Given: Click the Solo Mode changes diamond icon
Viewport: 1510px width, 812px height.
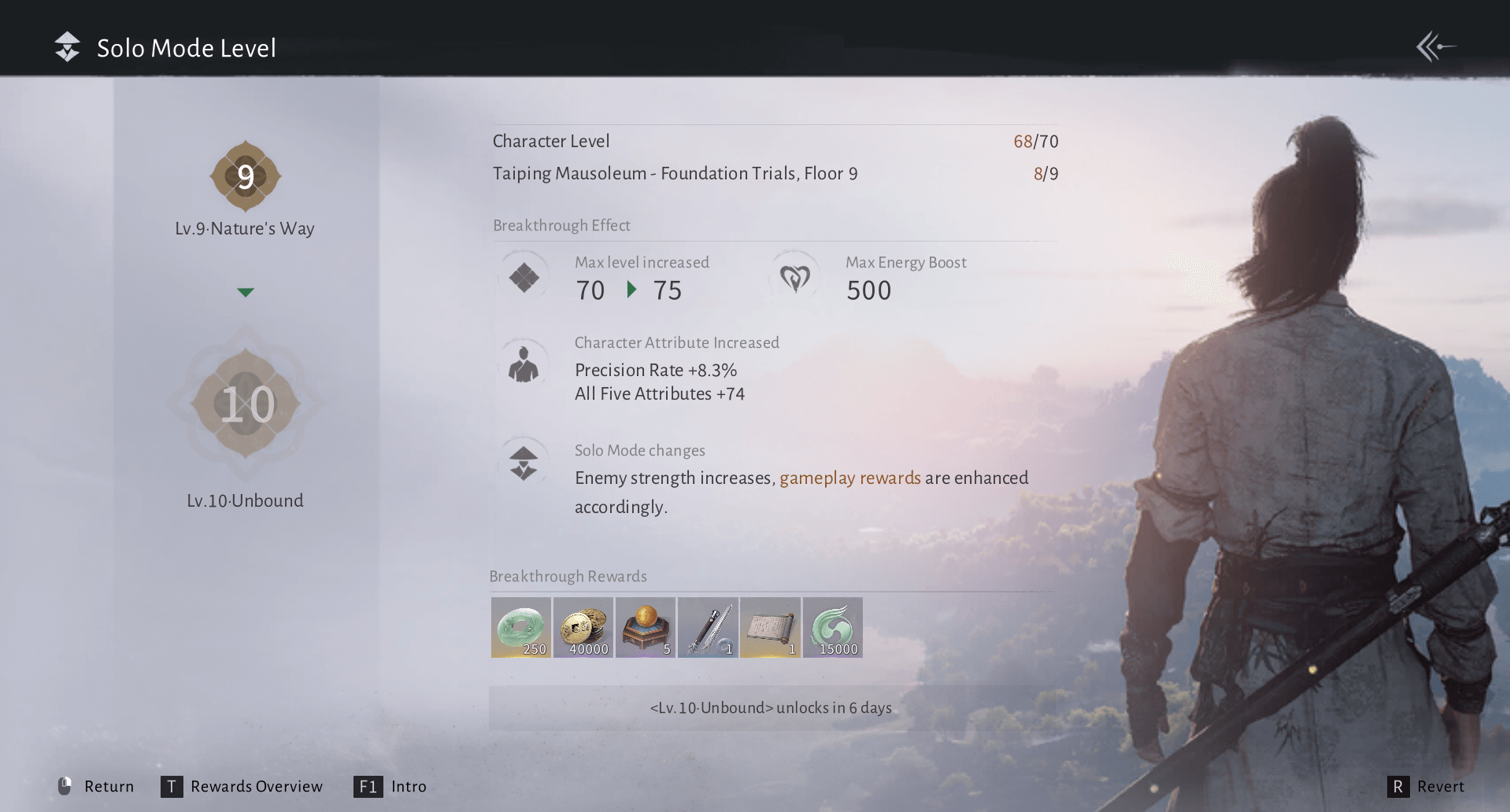Looking at the screenshot, I should coord(522,462).
